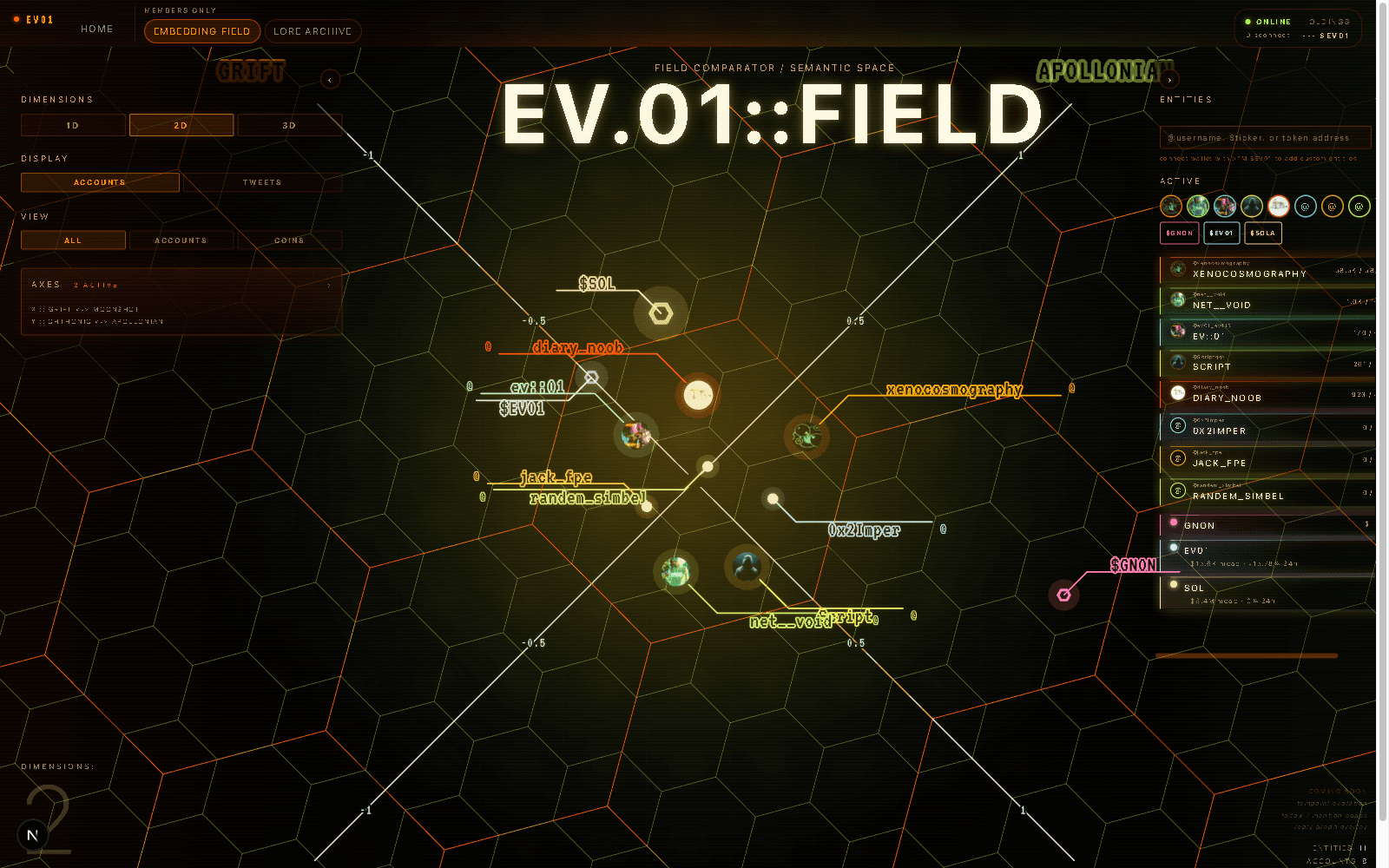
Task: Set view filter to COINS
Action: (x=289, y=240)
